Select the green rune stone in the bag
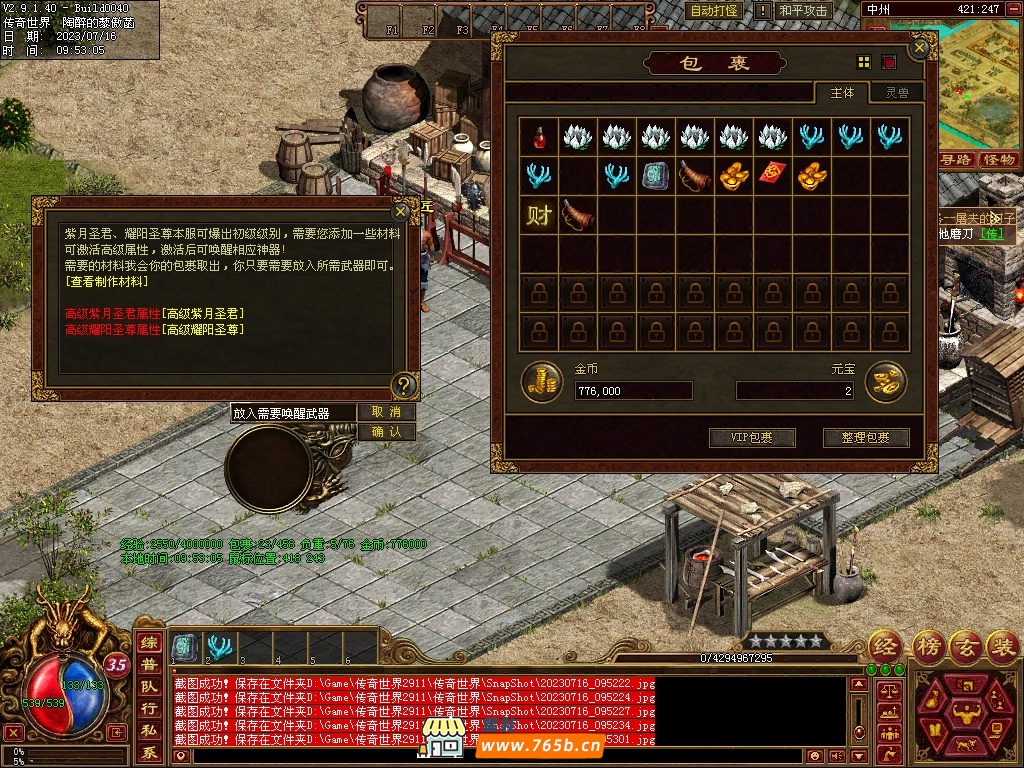This screenshot has width=1024, height=768. click(x=655, y=175)
